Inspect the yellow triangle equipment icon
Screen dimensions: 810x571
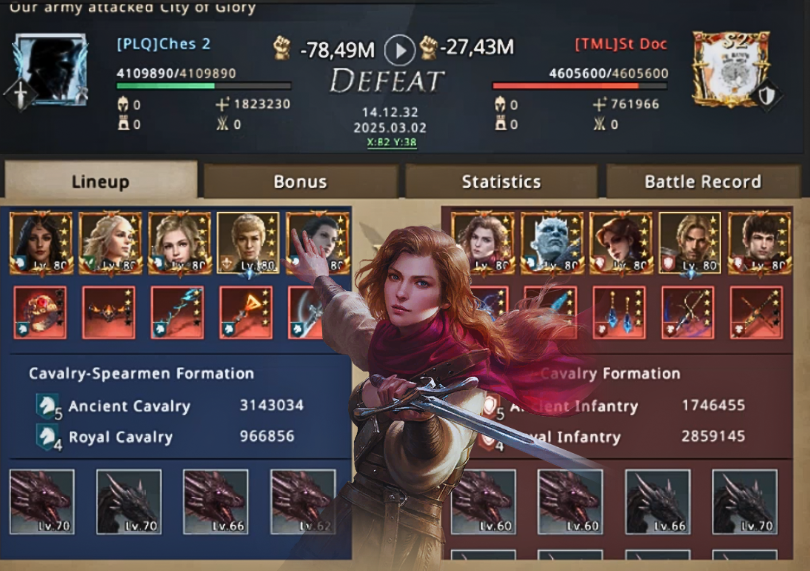pyautogui.click(x=246, y=312)
